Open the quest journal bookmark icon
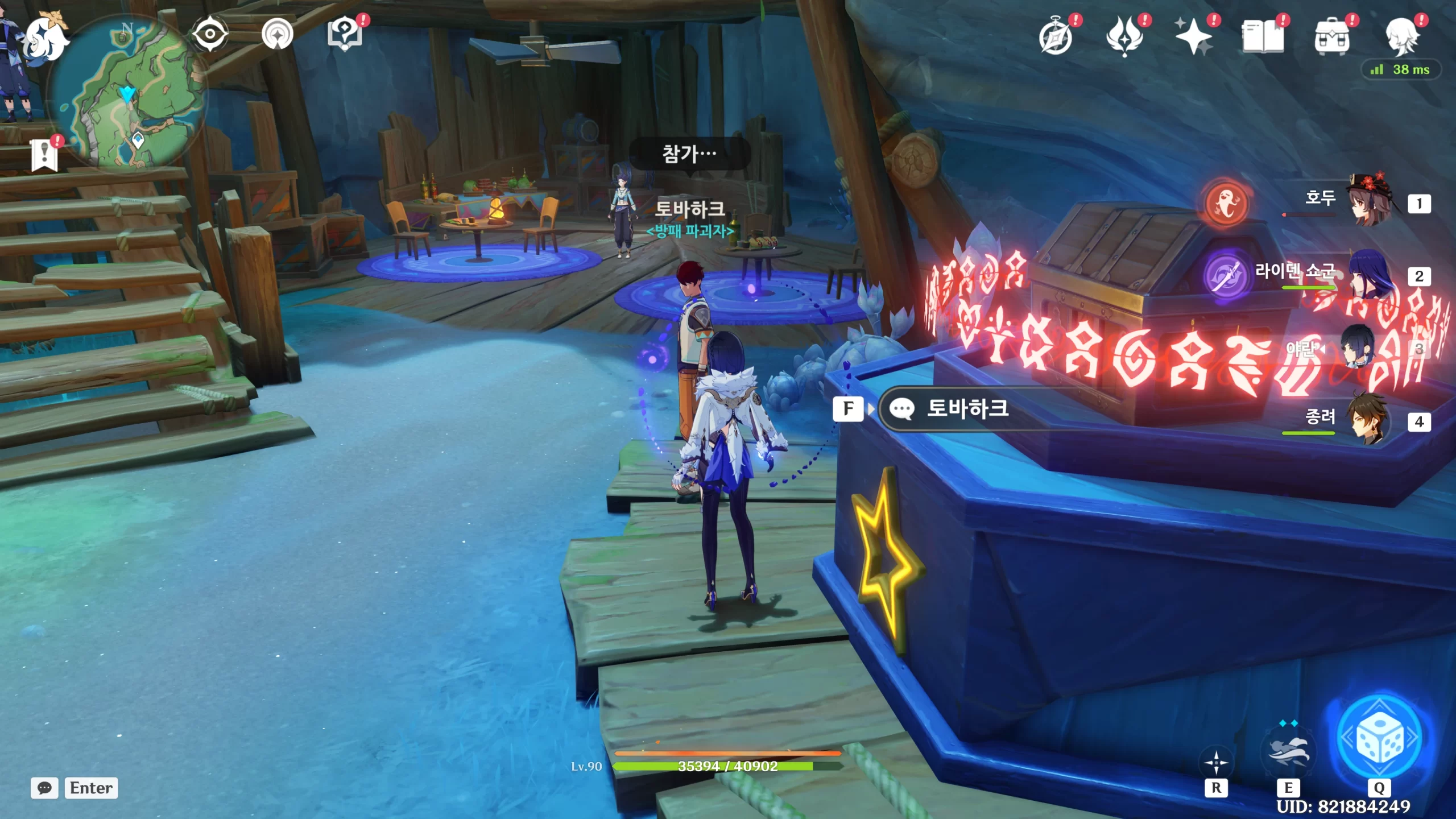 pyautogui.click(x=45, y=155)
